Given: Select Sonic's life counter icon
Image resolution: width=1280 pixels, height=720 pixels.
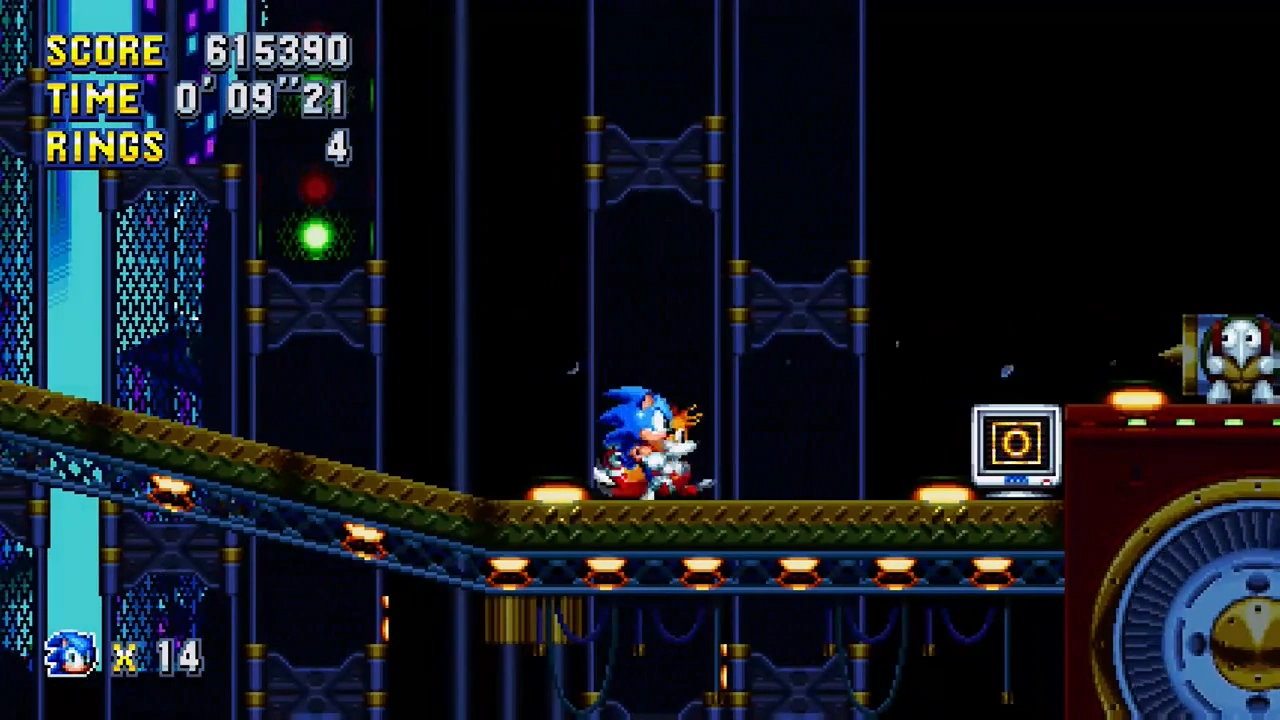Looking at the screenshot, I should coord(68,655).
